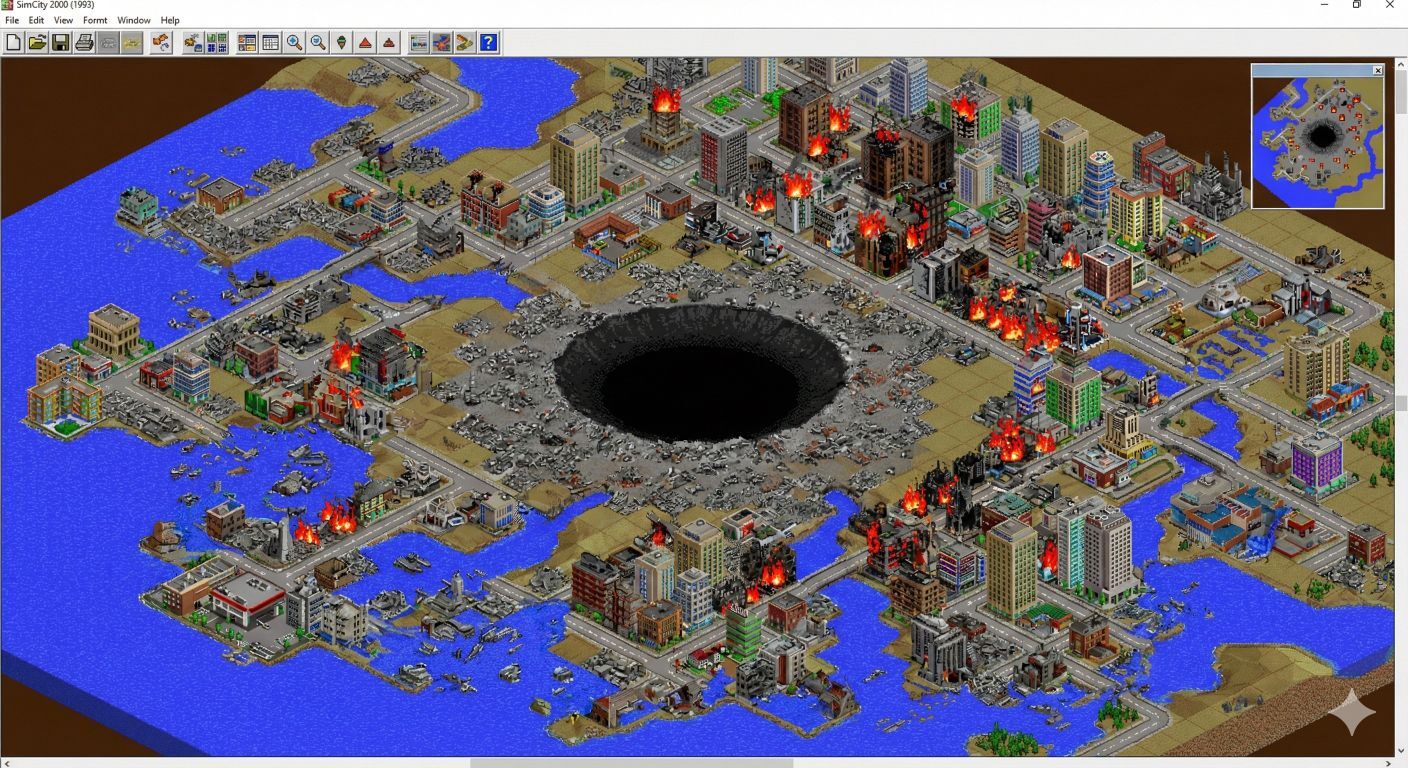This screenshot has width=1408, height=768.
Task: Open the Edit menu
Action: (x=36, y=20)
